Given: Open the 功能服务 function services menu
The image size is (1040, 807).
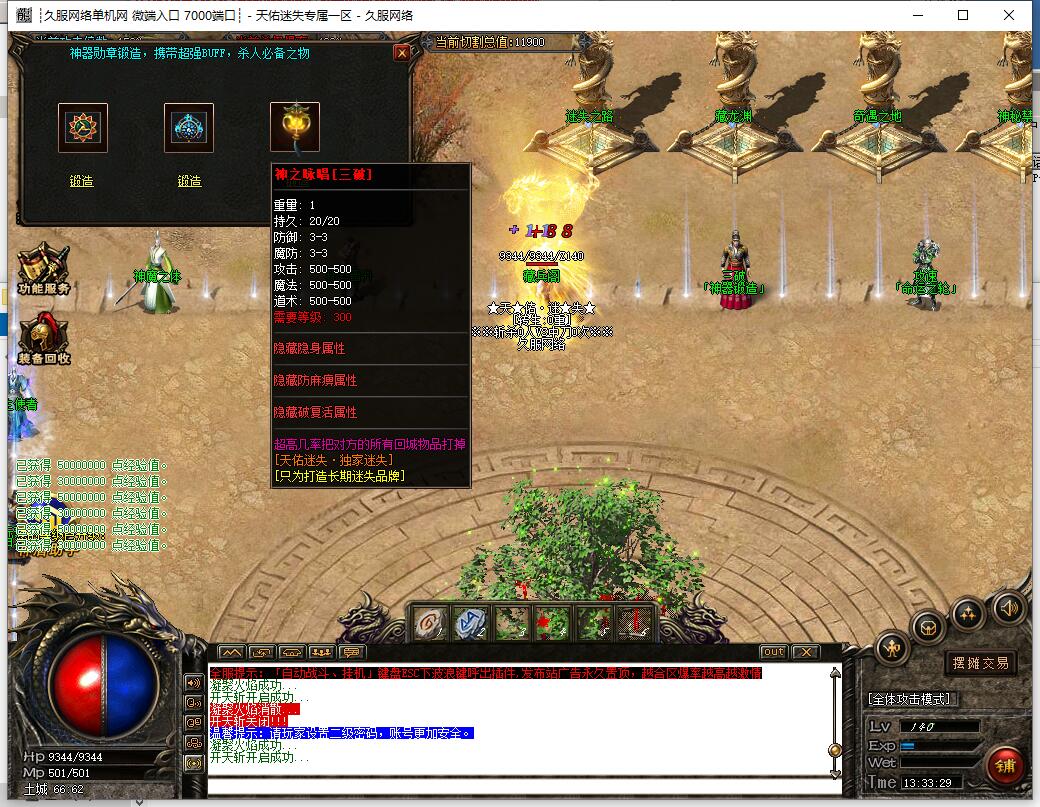Looking at the screenshot, I should pos(43,270).
